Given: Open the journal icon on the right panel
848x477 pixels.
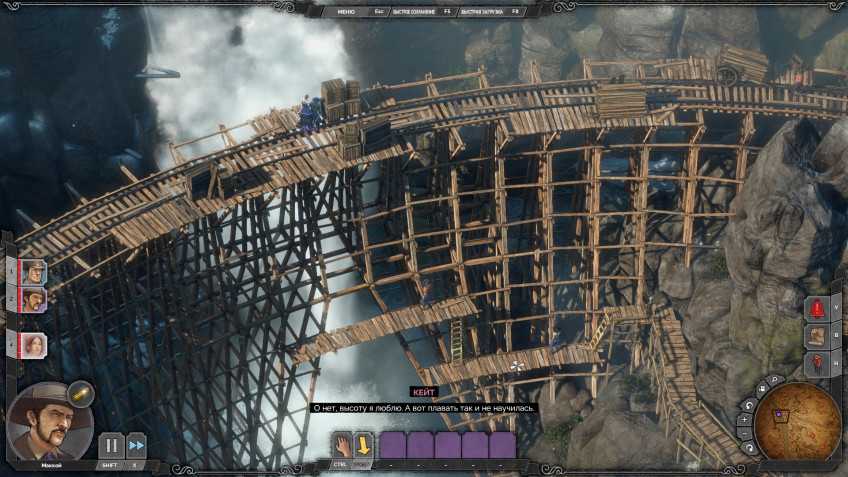Looking at the screenshot, I should 816,336.
